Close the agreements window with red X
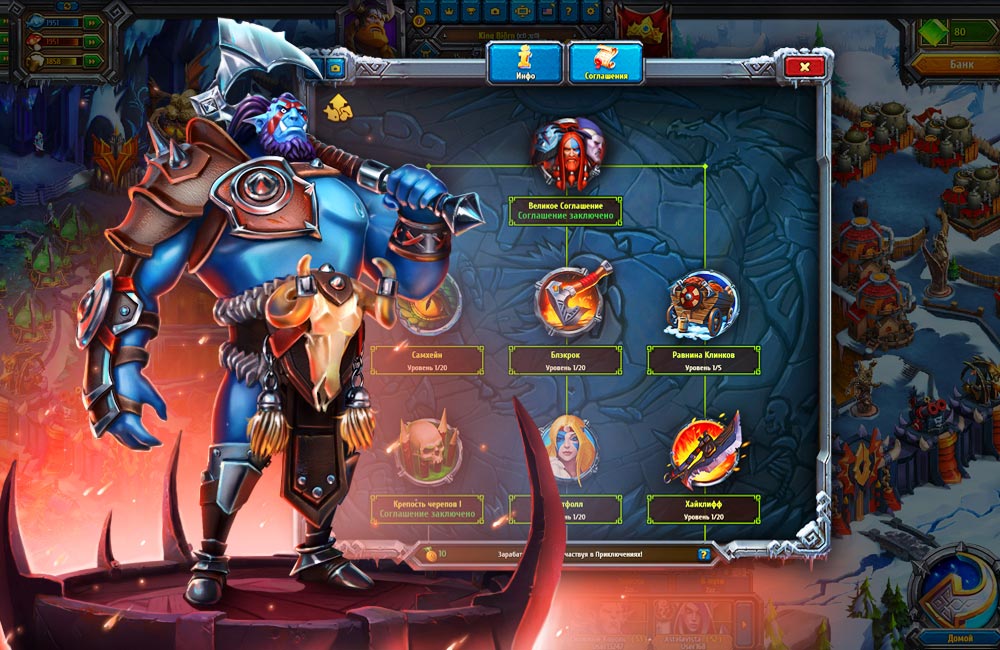This screenshot has height=650, width=1000. pyautogui.click(x=804, y=67)
